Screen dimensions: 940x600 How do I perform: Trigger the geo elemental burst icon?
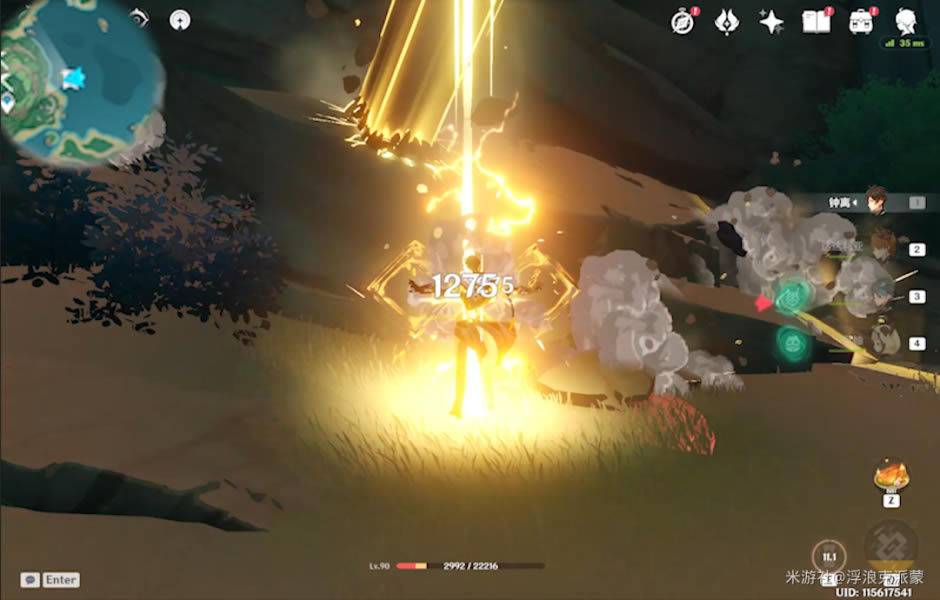pyautogui.click(x=890, y=546)
